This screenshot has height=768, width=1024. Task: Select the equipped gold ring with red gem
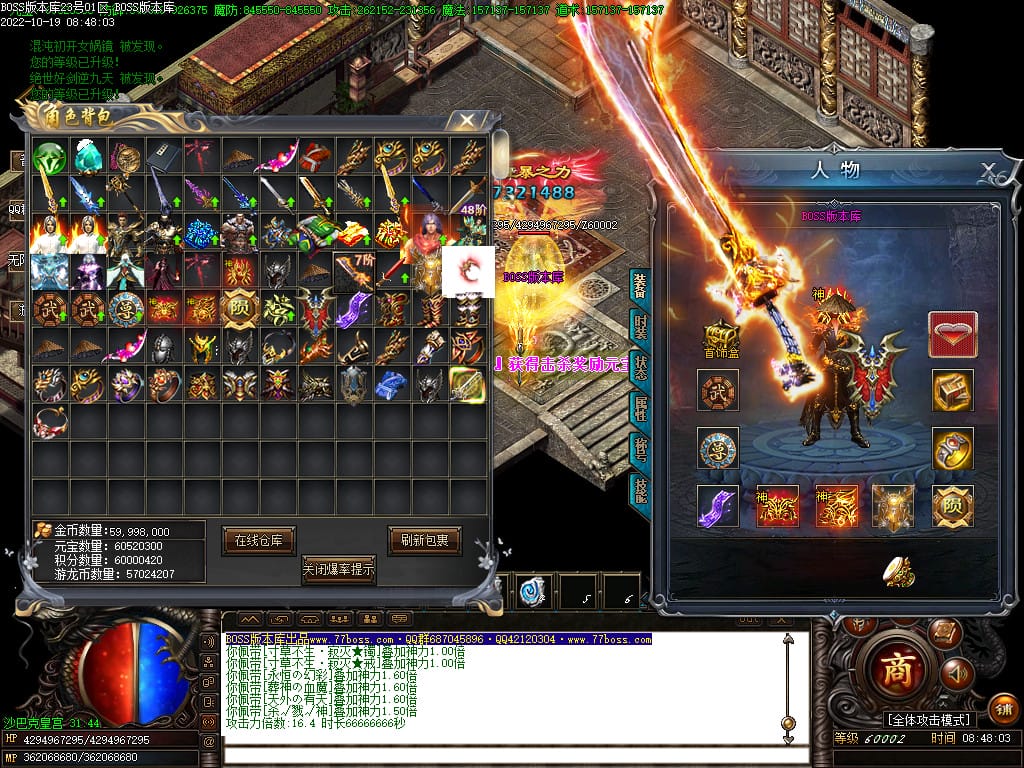click(953, 449)
